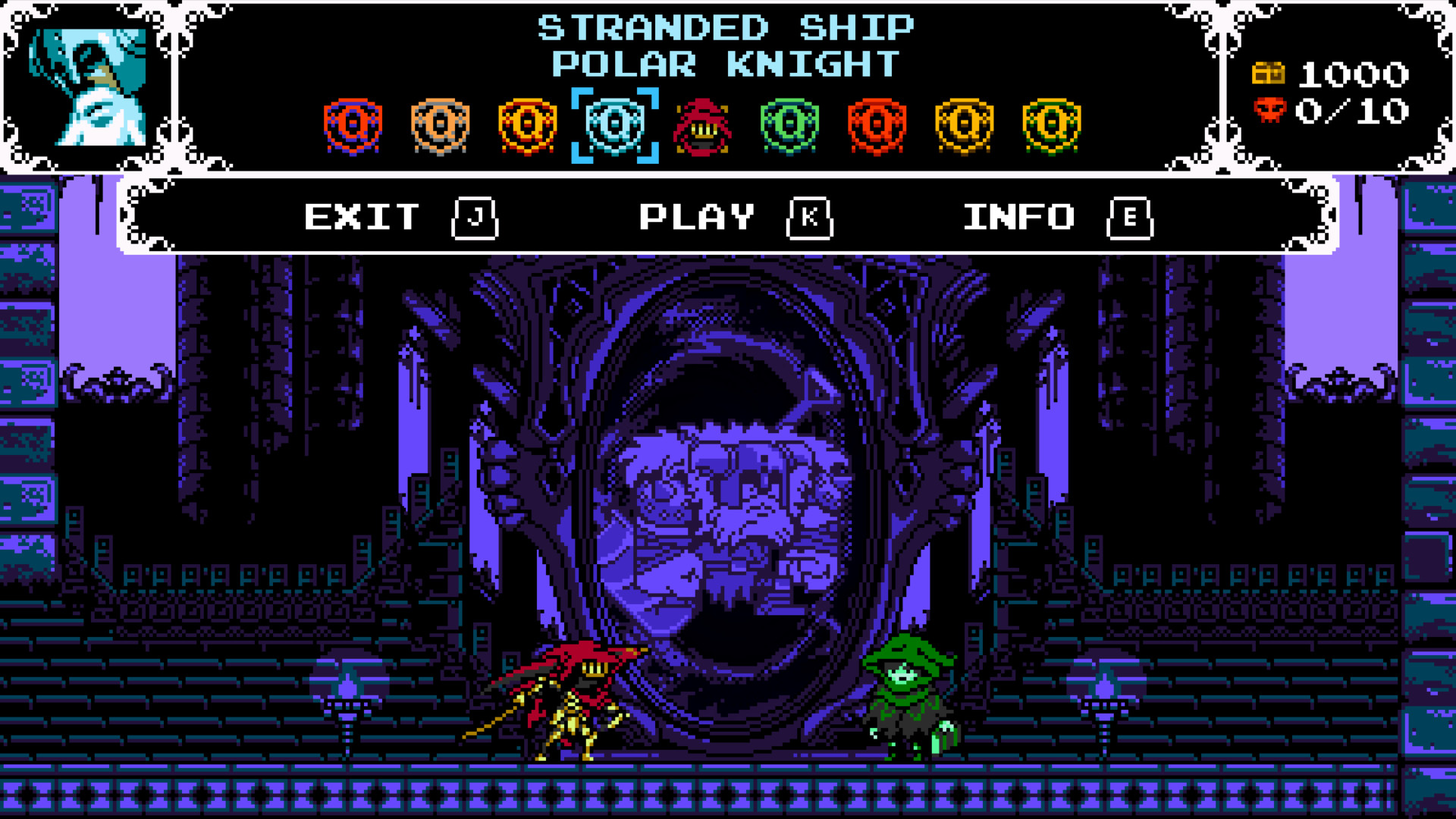
Task: Click EXIT to leave stage select
Action: (x=359, y=218)
